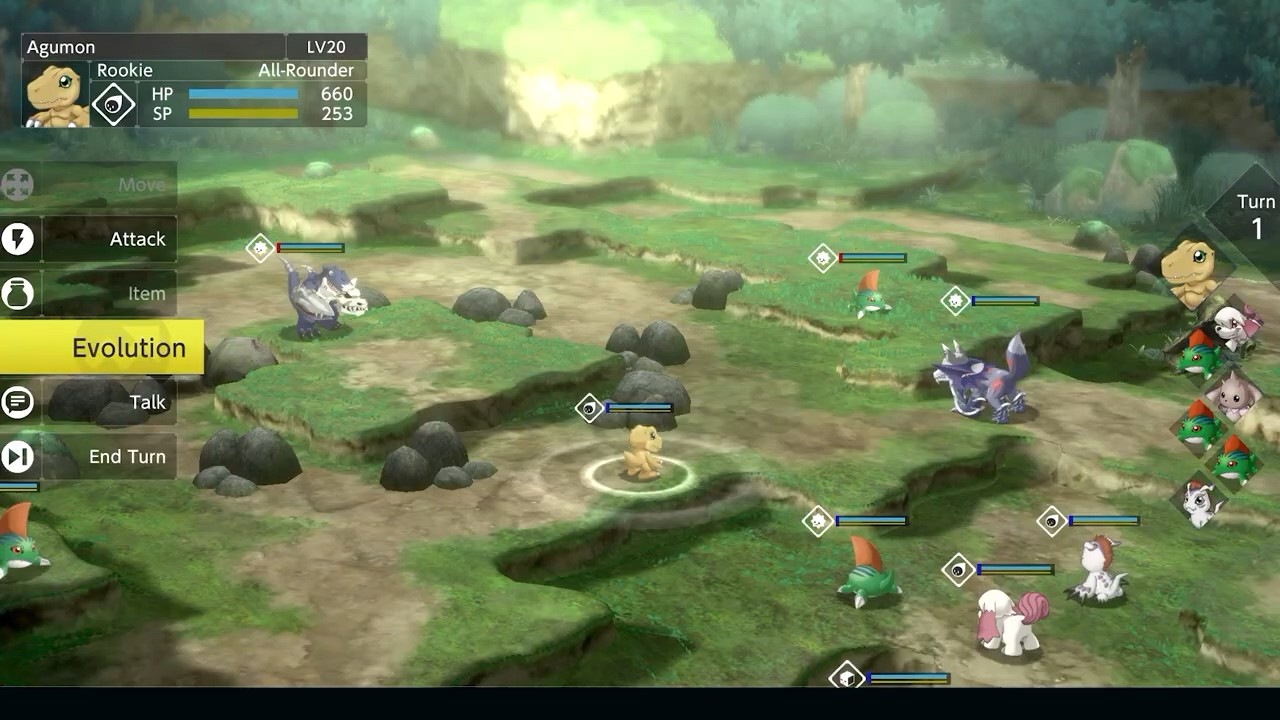Click Agumon's portrait in the status panel
The image size is (1280, 720).
[56, 95]
